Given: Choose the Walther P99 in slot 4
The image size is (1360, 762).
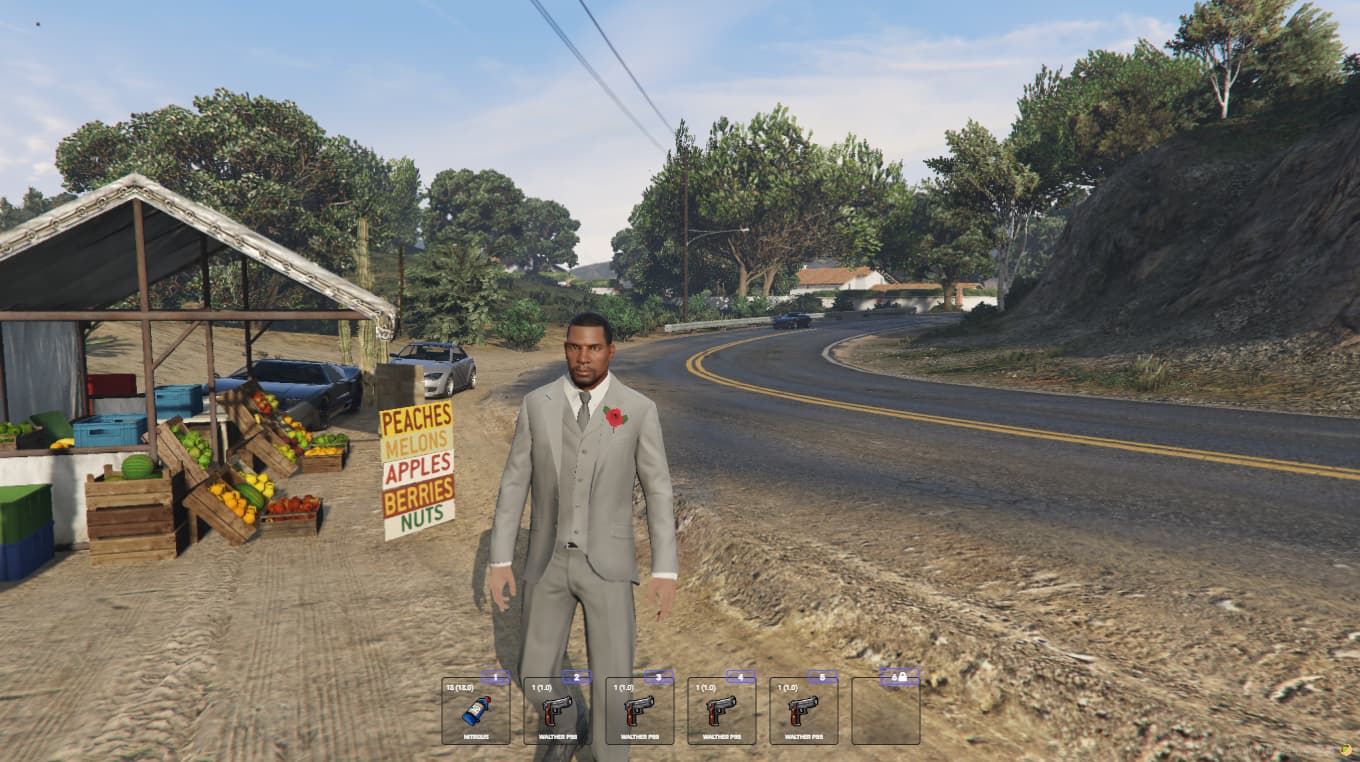Looking at the screenshot, I should [x=720, y=712].
